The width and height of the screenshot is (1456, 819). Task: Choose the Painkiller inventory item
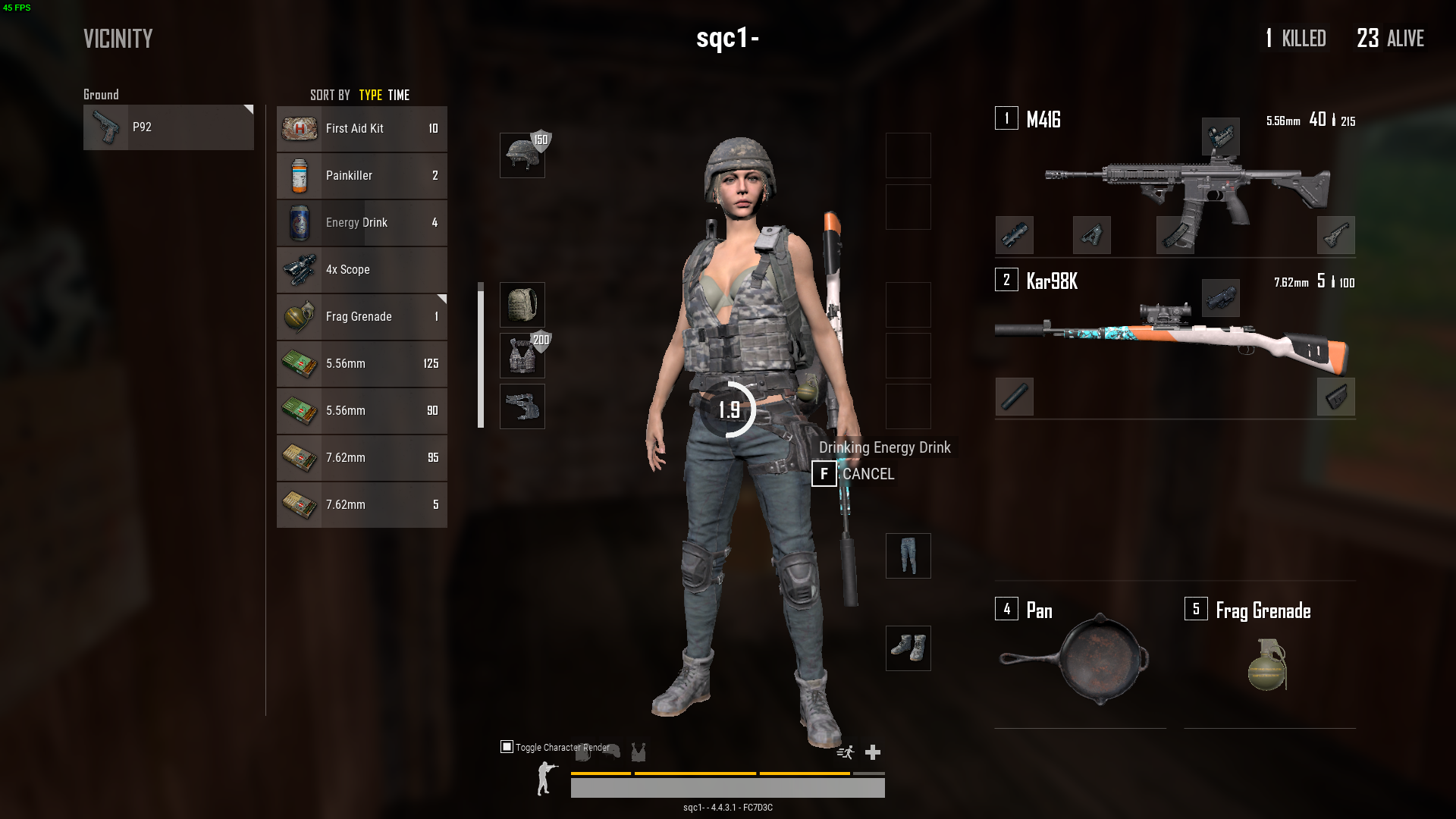pyautogui.click(x=362, y=176)
